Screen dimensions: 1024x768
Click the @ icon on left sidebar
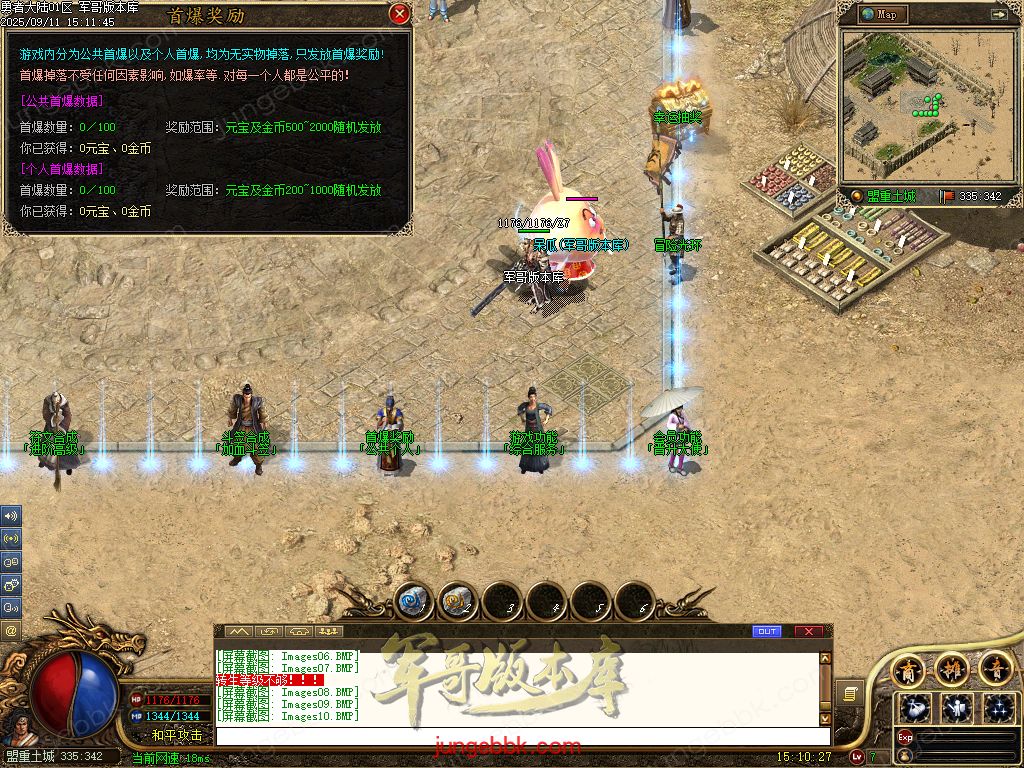tap(11, 631)
